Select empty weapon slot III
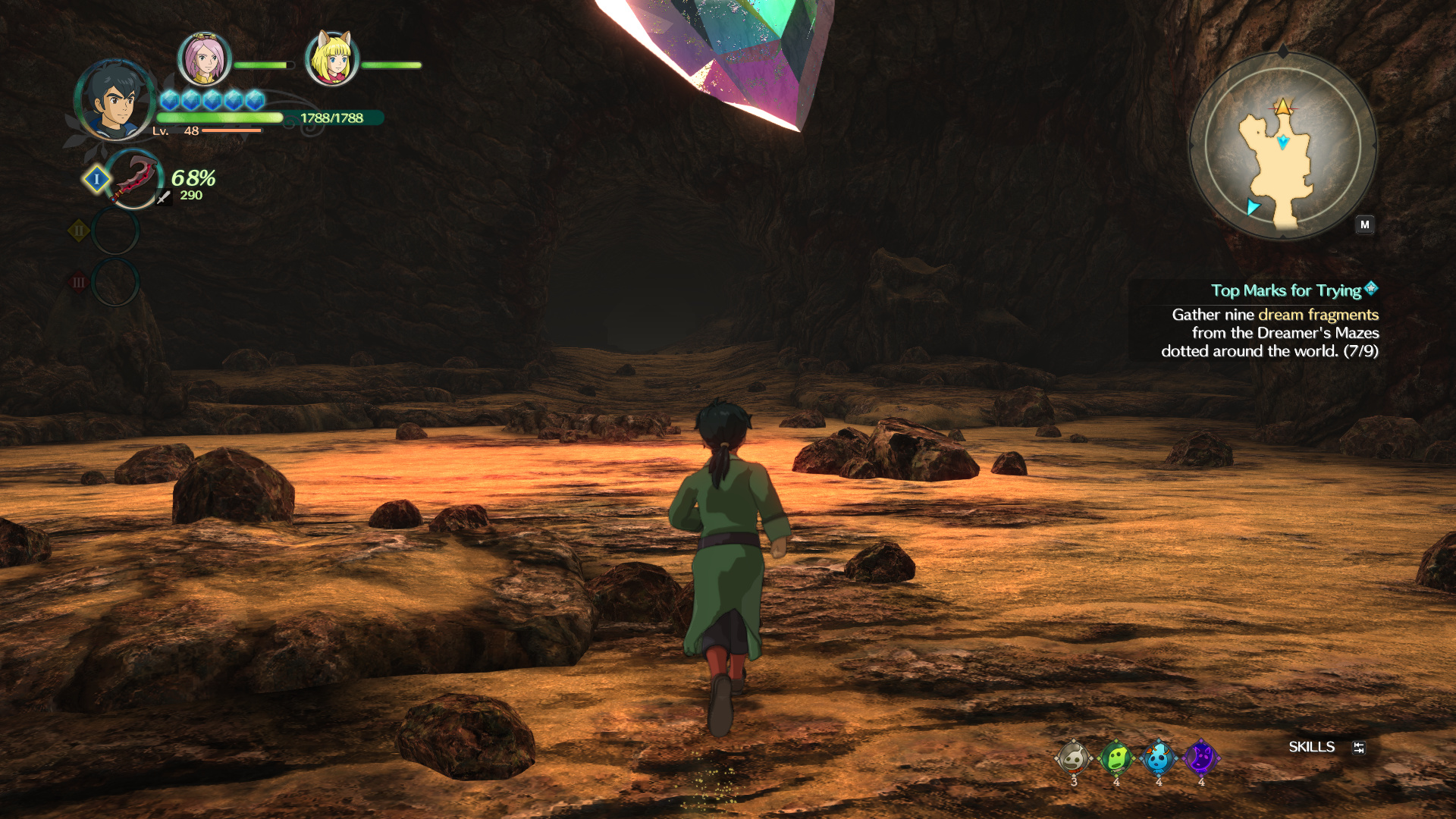This screenshot has width=1456, height=819. (x=115, y=282)
